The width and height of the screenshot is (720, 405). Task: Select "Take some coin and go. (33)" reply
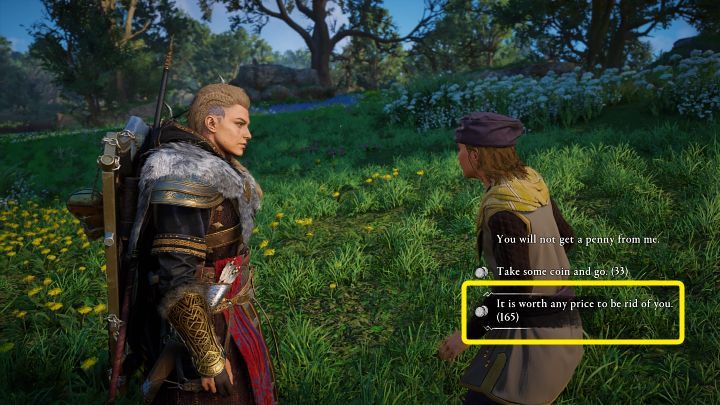[x=563, y=271]
